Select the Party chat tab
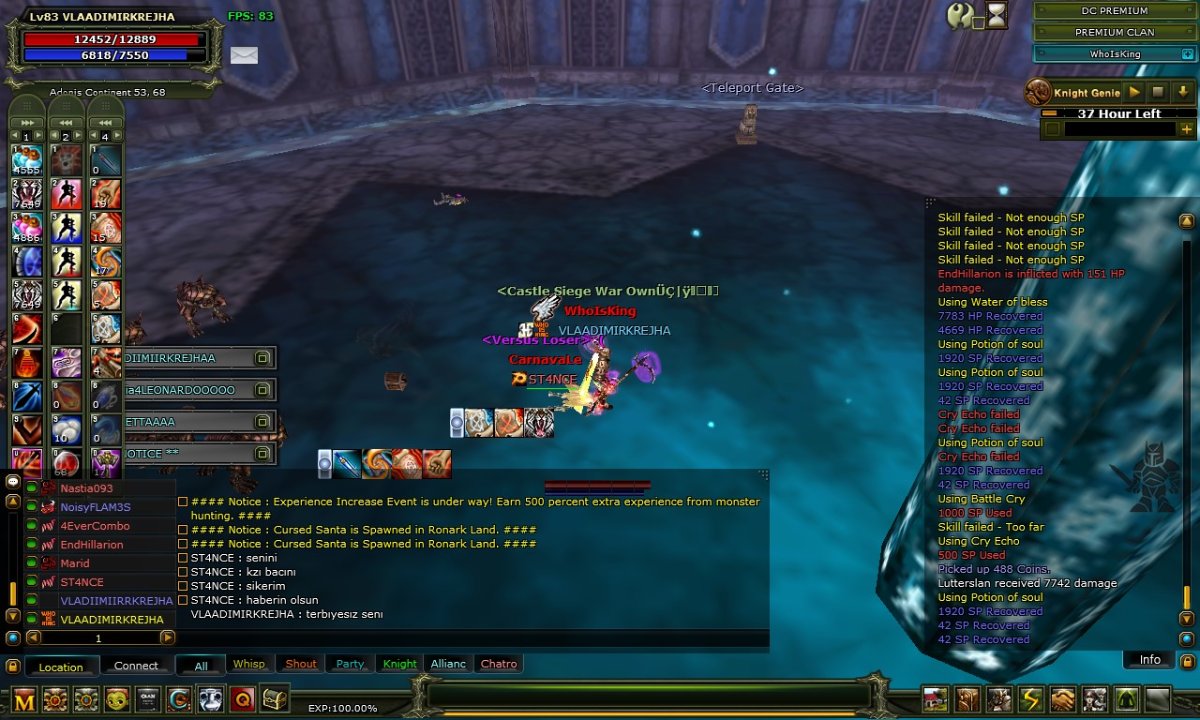This screenshot has height=720, width=1200. (x=350, y=664)
